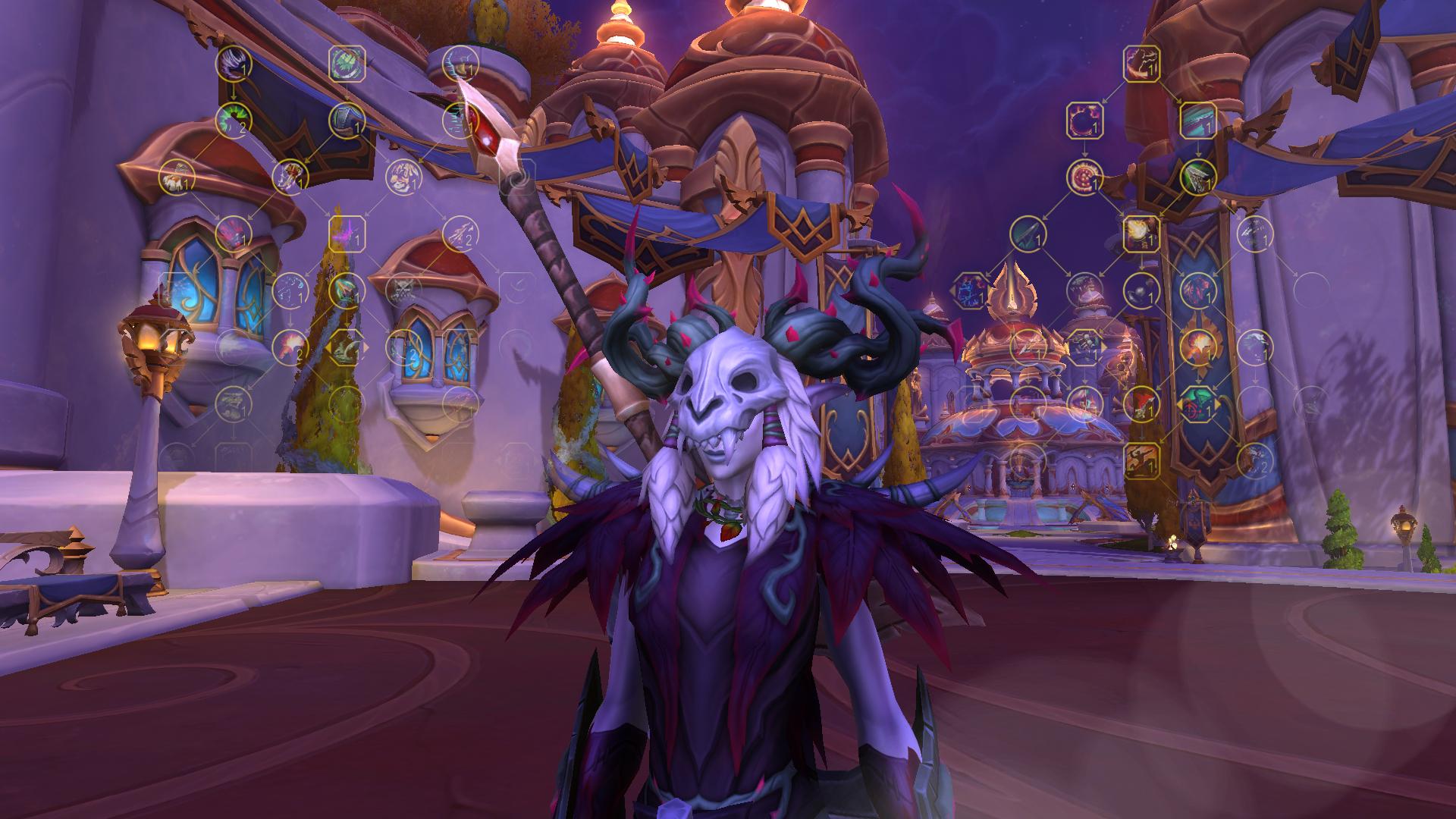Select the dark fire ring talent
Screen dimensions: 1456x819
(1084, 120)
